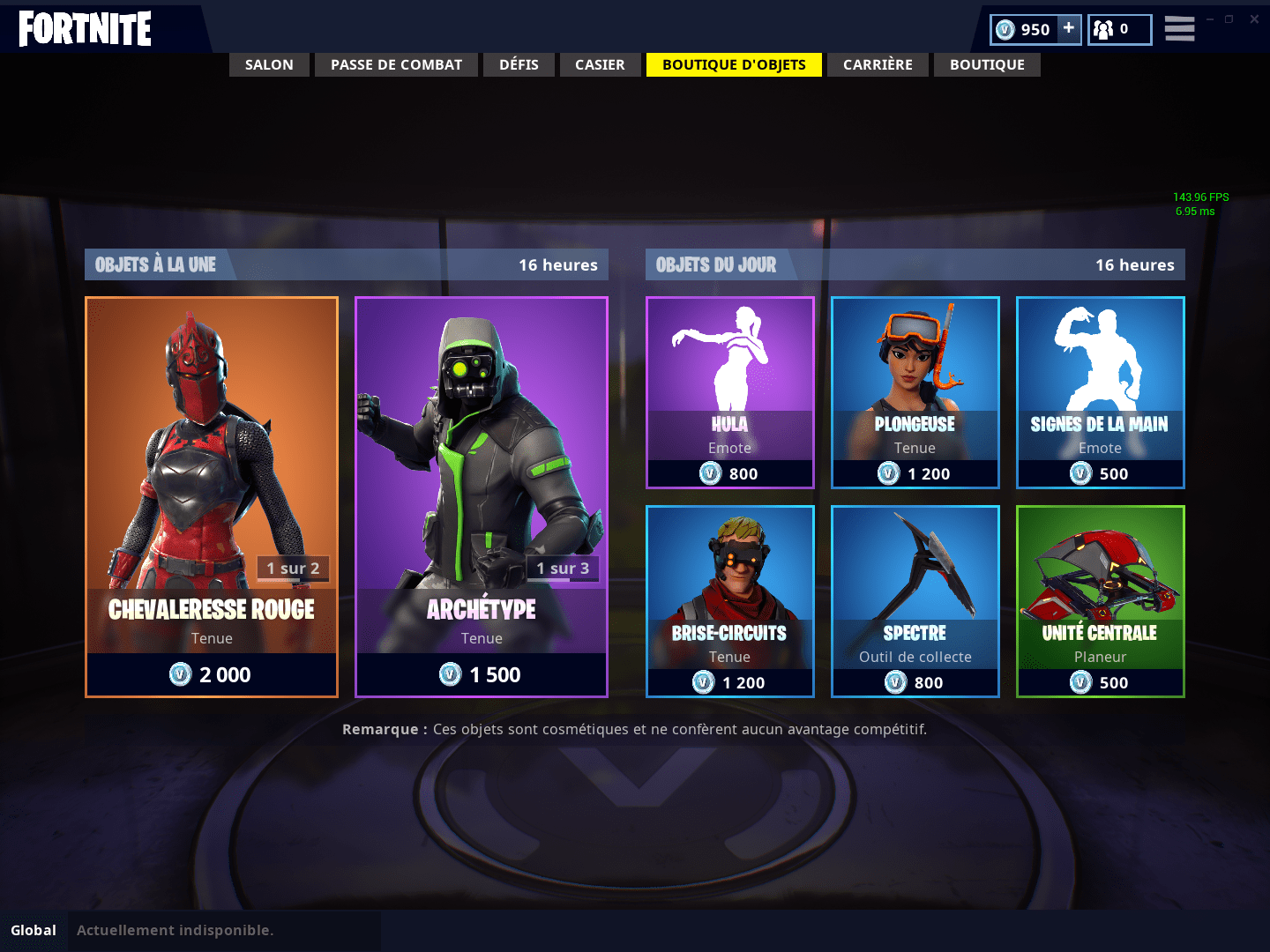Pick the Plongeuse outfit
This screenshot has width=1270, height=952.
[915, 392]
